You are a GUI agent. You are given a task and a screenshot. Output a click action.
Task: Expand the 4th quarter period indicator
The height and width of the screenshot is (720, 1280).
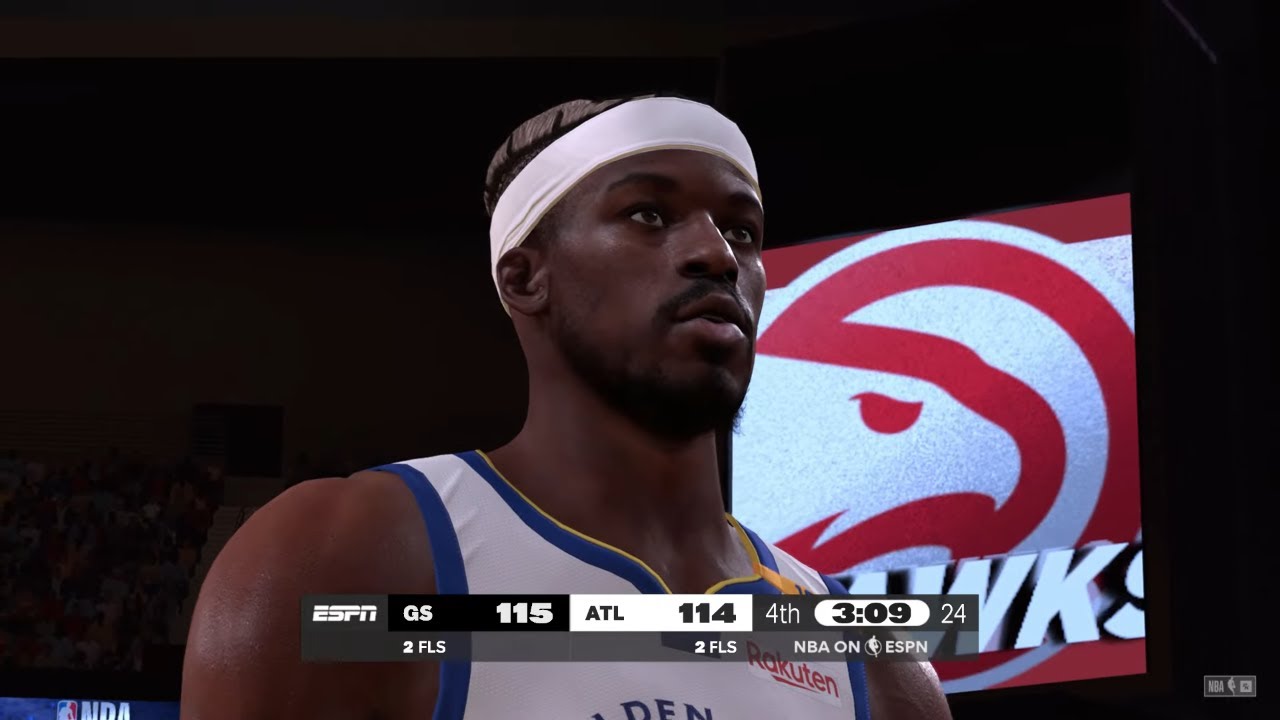tap(783, 613)
